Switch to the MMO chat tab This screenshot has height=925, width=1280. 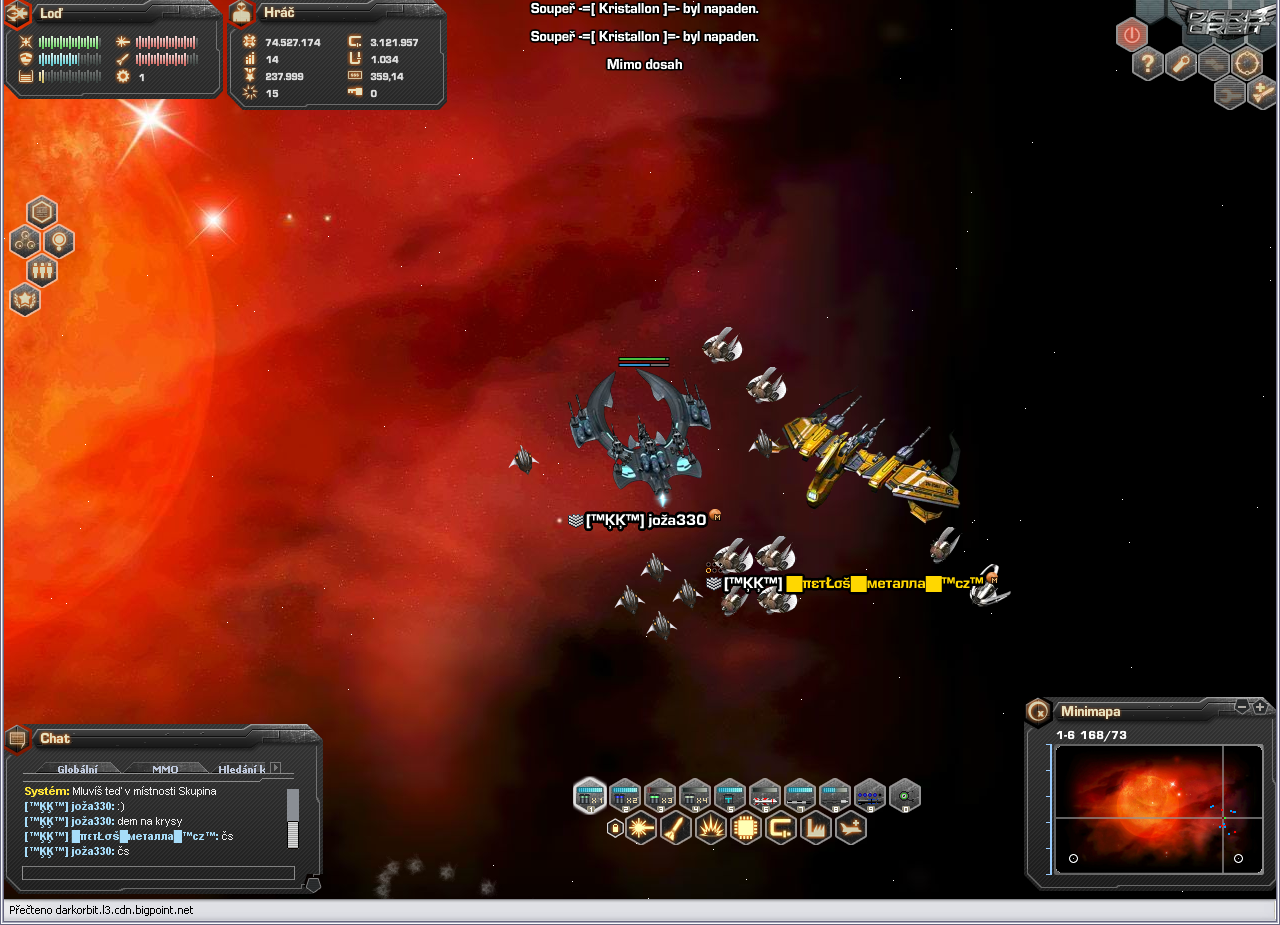165,769
